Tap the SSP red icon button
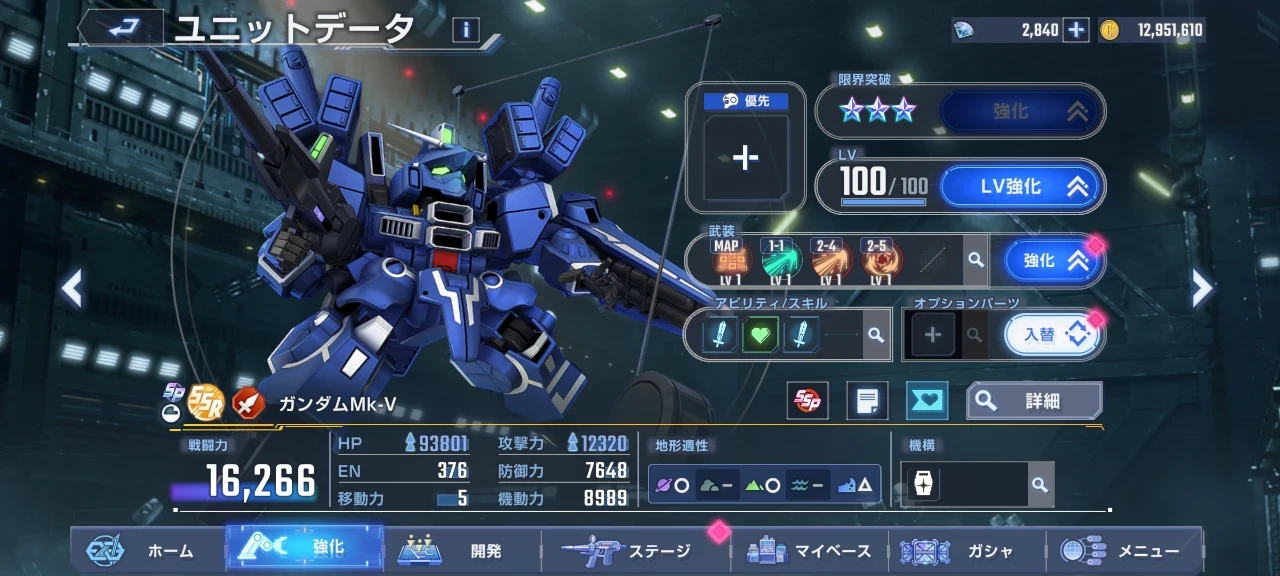Screen dimensions: 1280x576 807,401
